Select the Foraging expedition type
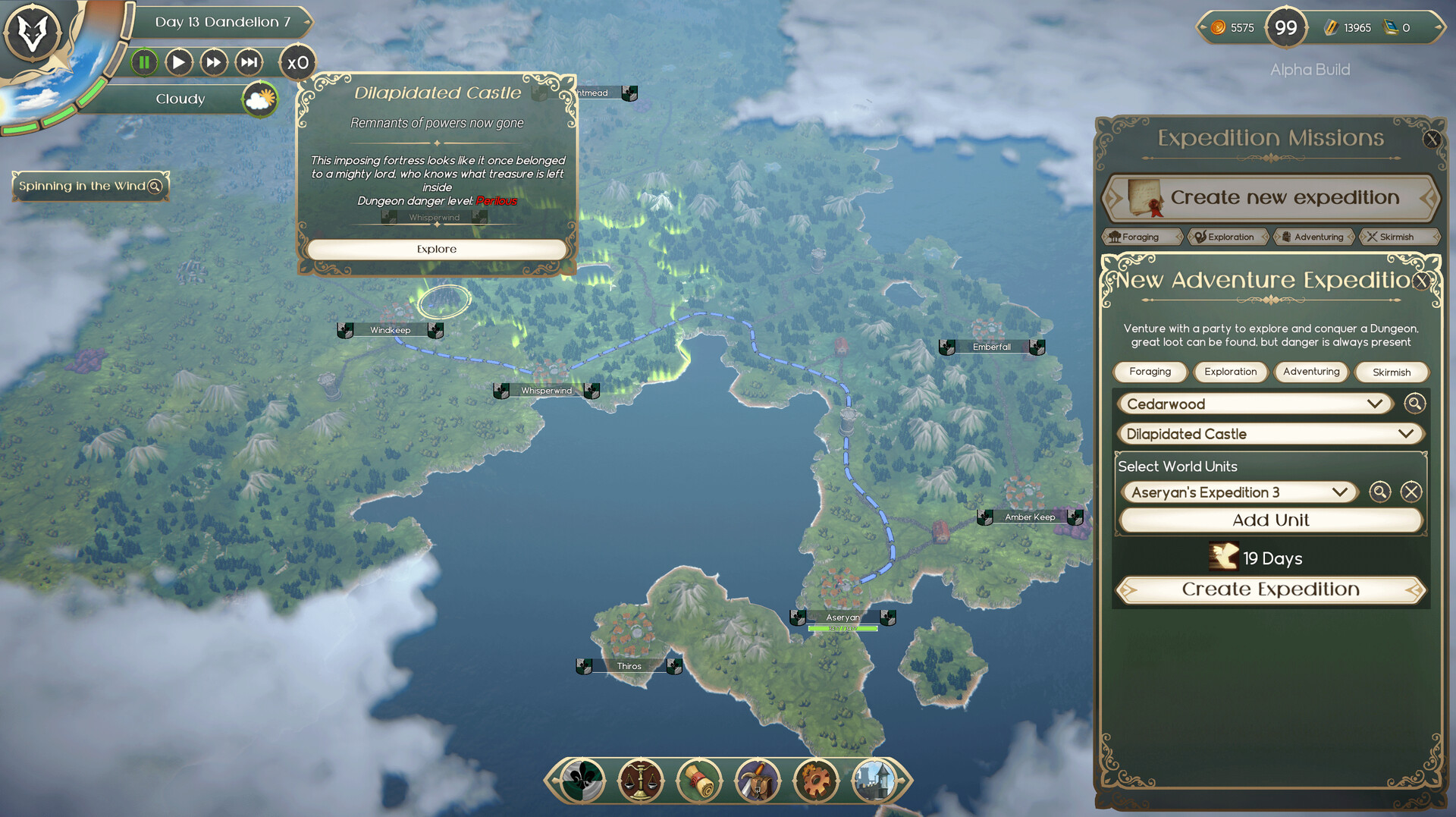Image resolution: width=1456 pixels, height=817 pixels. pyautogui.click(x=1150, y=372)
